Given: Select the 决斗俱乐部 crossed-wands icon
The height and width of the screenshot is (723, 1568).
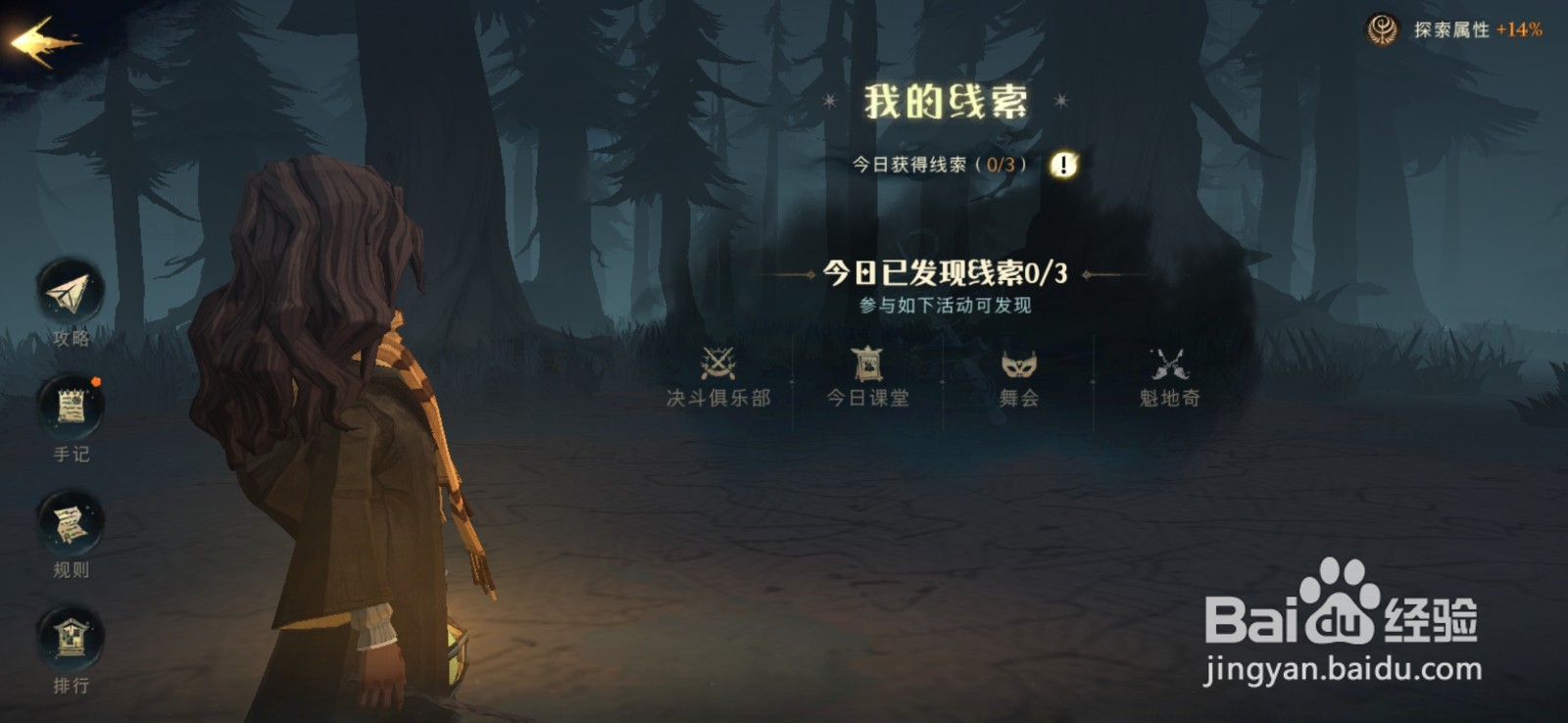Looking at the screenshot, I should (718, 364).
